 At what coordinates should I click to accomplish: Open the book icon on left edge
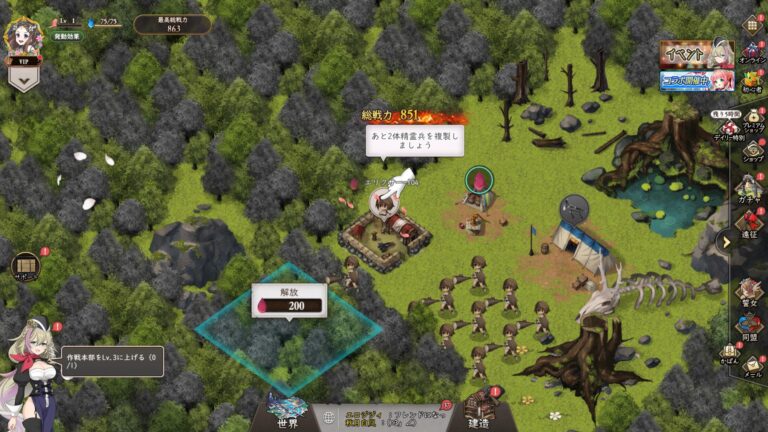26,267
